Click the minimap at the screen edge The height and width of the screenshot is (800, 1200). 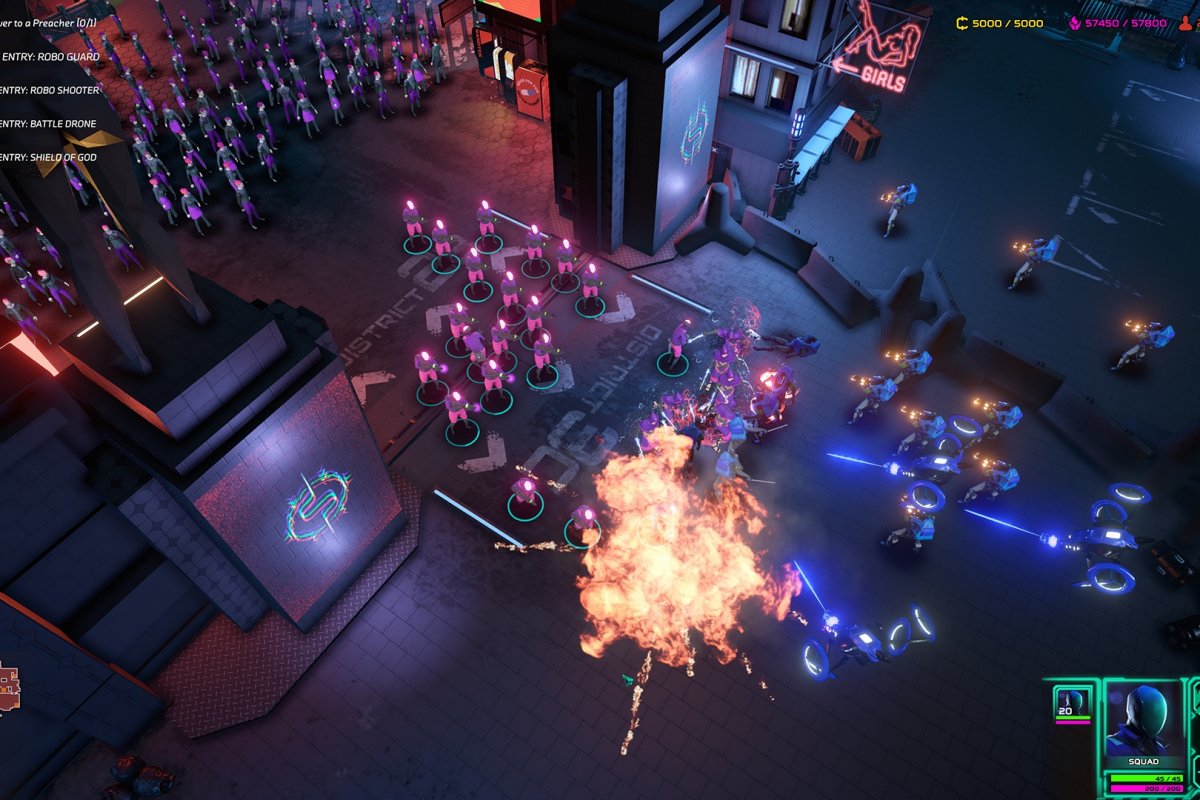(x=8, y=687)
